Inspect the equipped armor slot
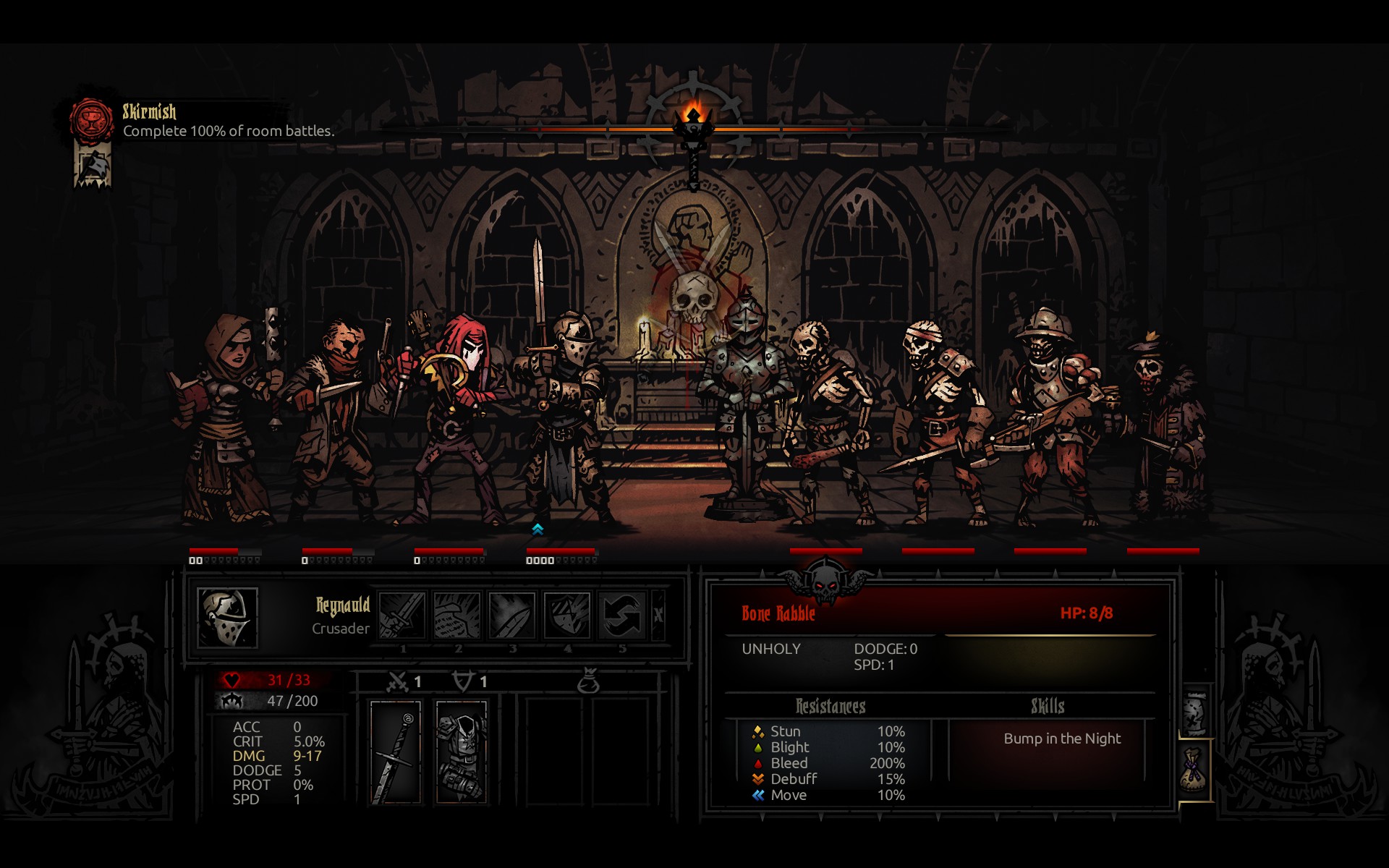 (462, 752)
